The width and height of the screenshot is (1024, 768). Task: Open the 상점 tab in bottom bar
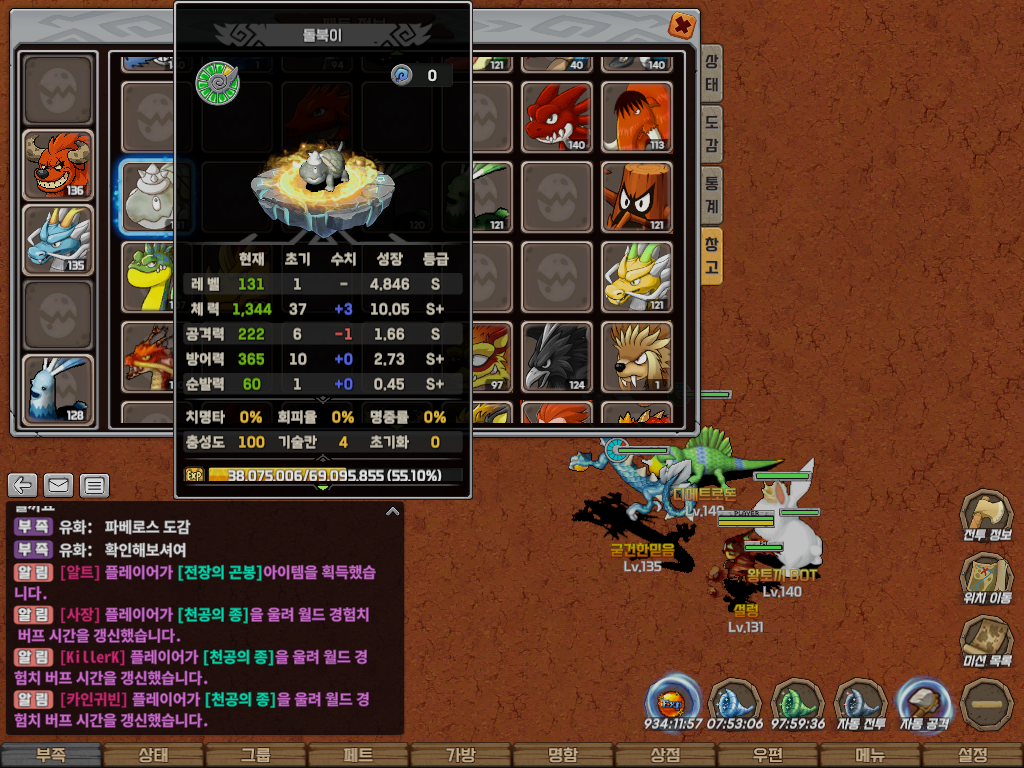pos(665,755)
